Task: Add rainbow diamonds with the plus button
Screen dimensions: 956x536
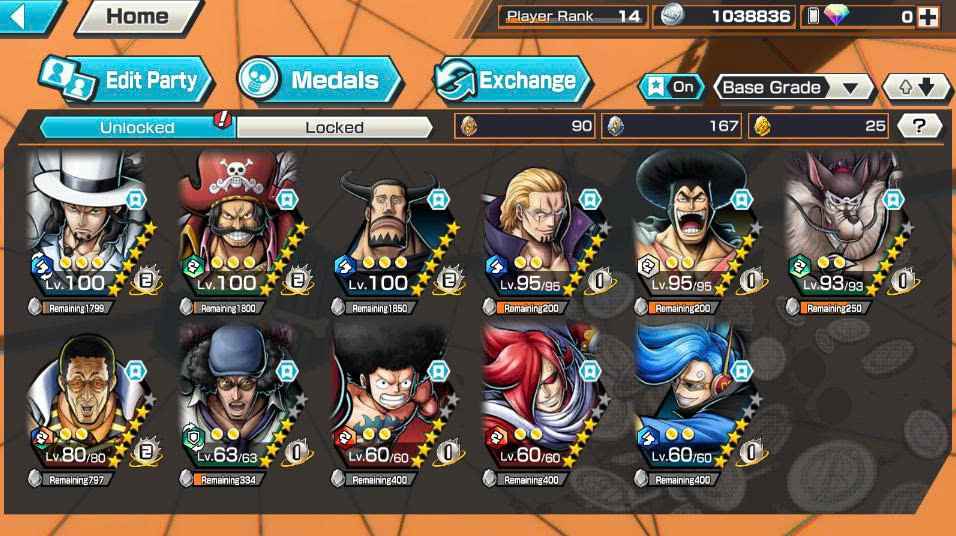Action: [928, 16]
